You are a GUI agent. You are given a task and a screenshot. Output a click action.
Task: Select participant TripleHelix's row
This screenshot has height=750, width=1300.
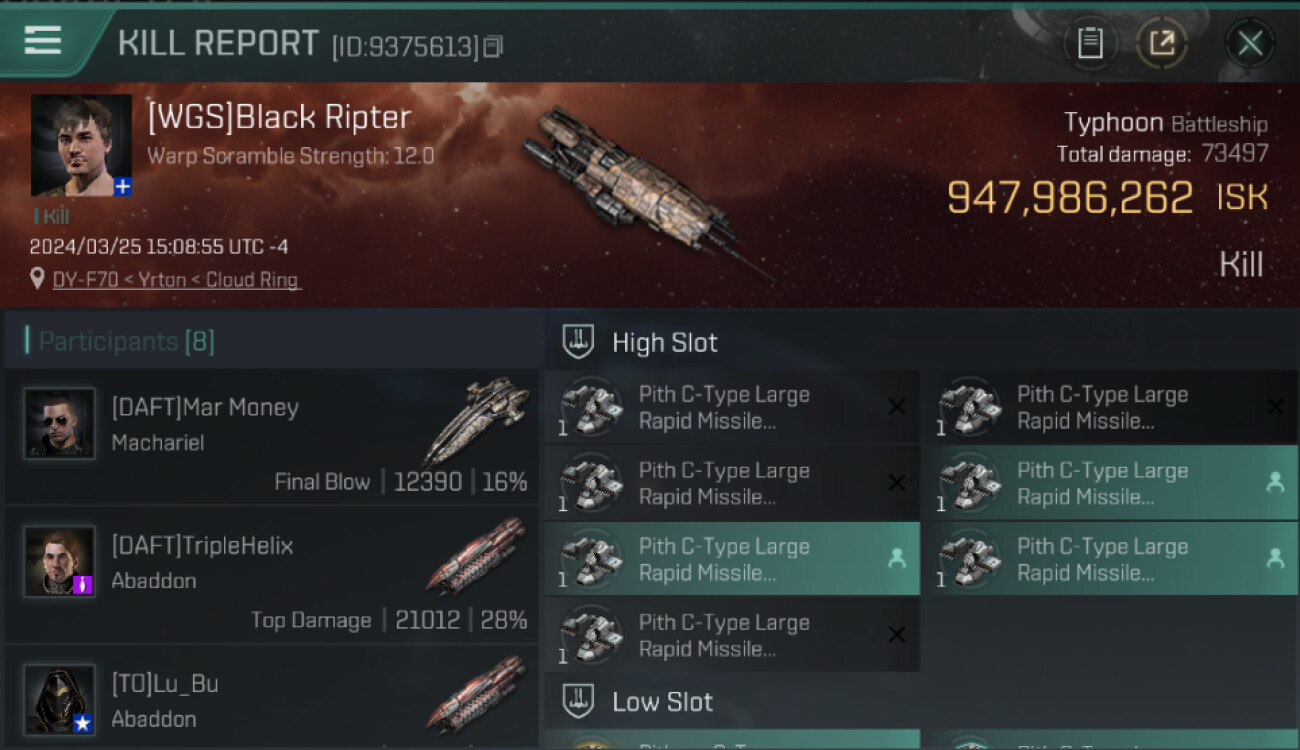tap(272, 578)
